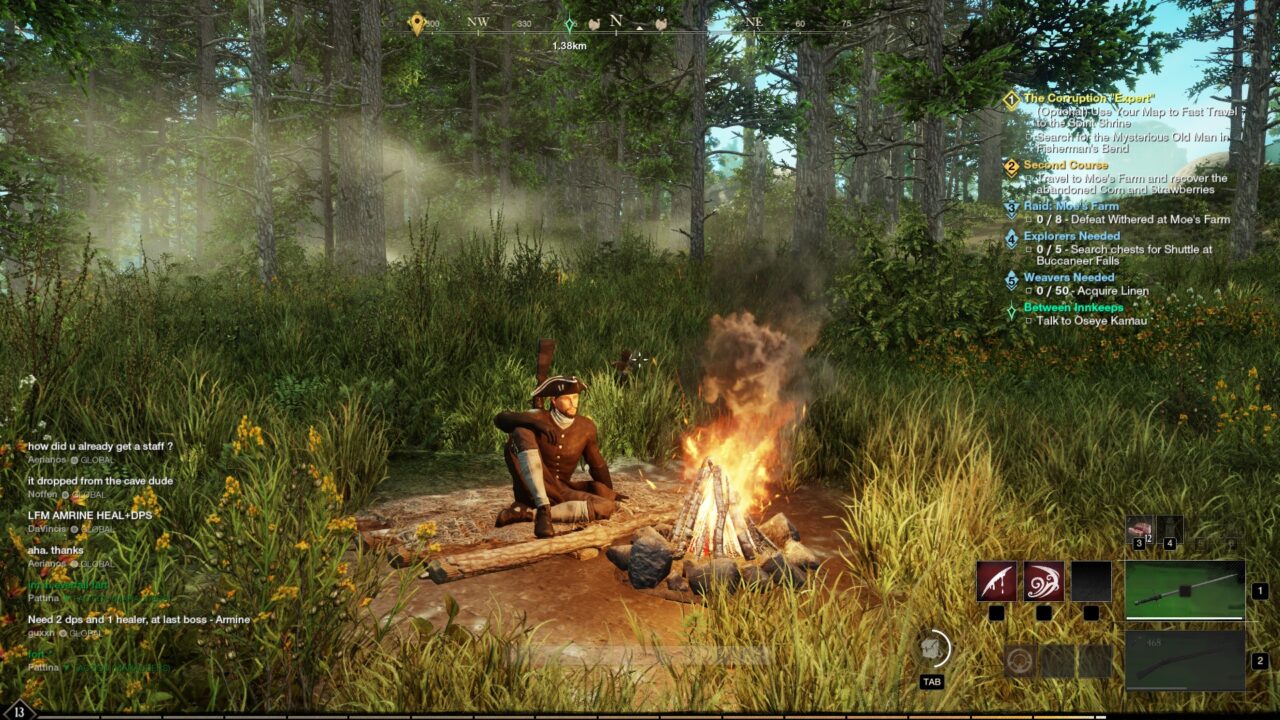The image size is (1280, 720).
Task: Use the swirling sweep ability icon
Action: pyautogui.click(x=1043, y=581)
